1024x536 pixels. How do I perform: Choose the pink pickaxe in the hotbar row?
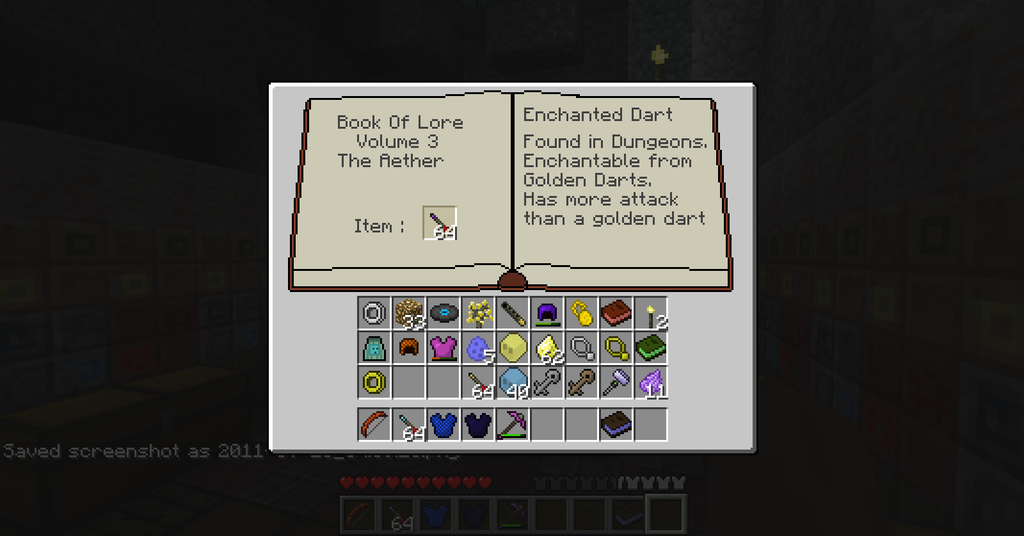click(512, 424)
